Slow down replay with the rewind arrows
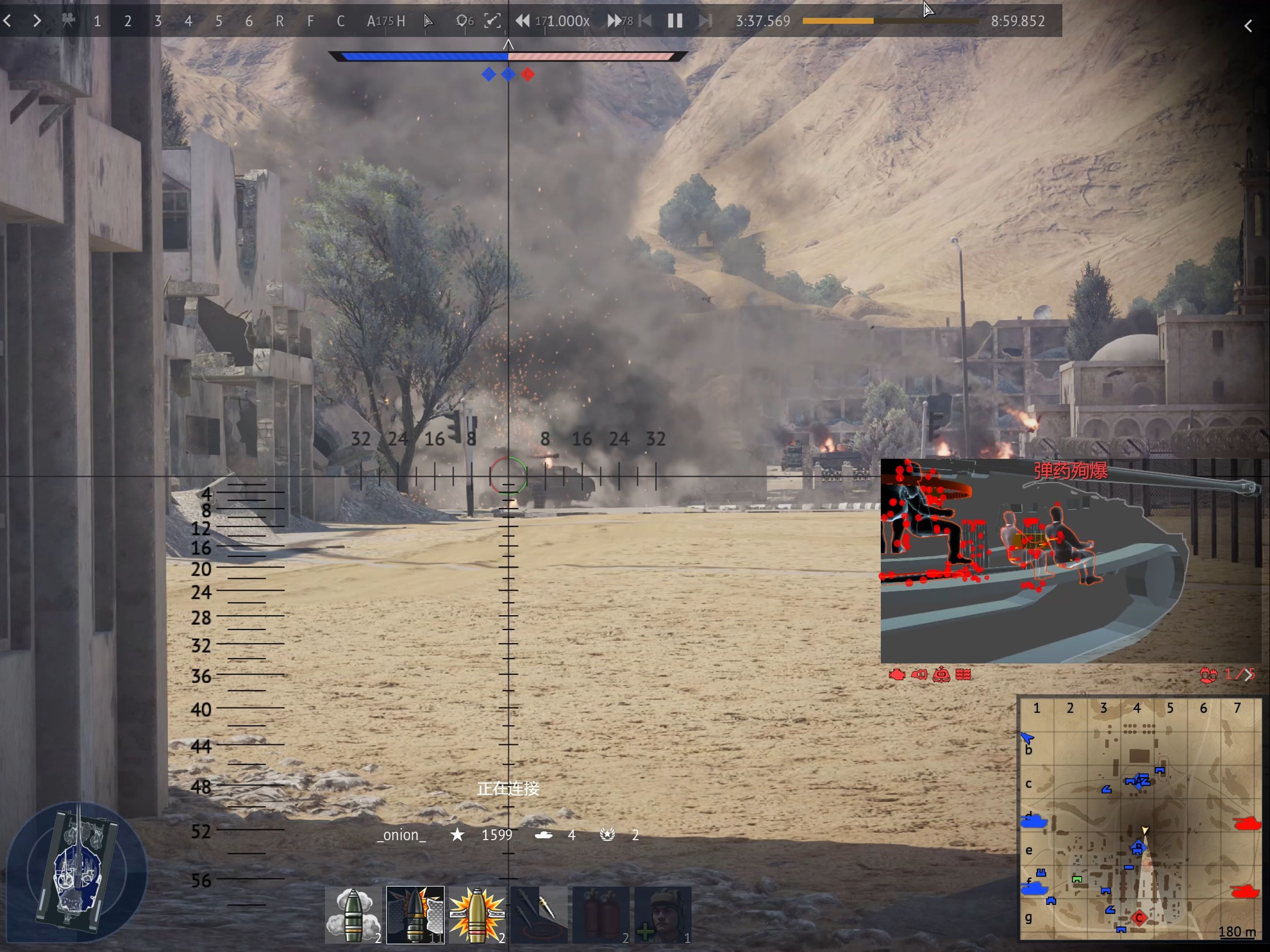This screenshot has height=952, width=1270. tap(522, 21)
